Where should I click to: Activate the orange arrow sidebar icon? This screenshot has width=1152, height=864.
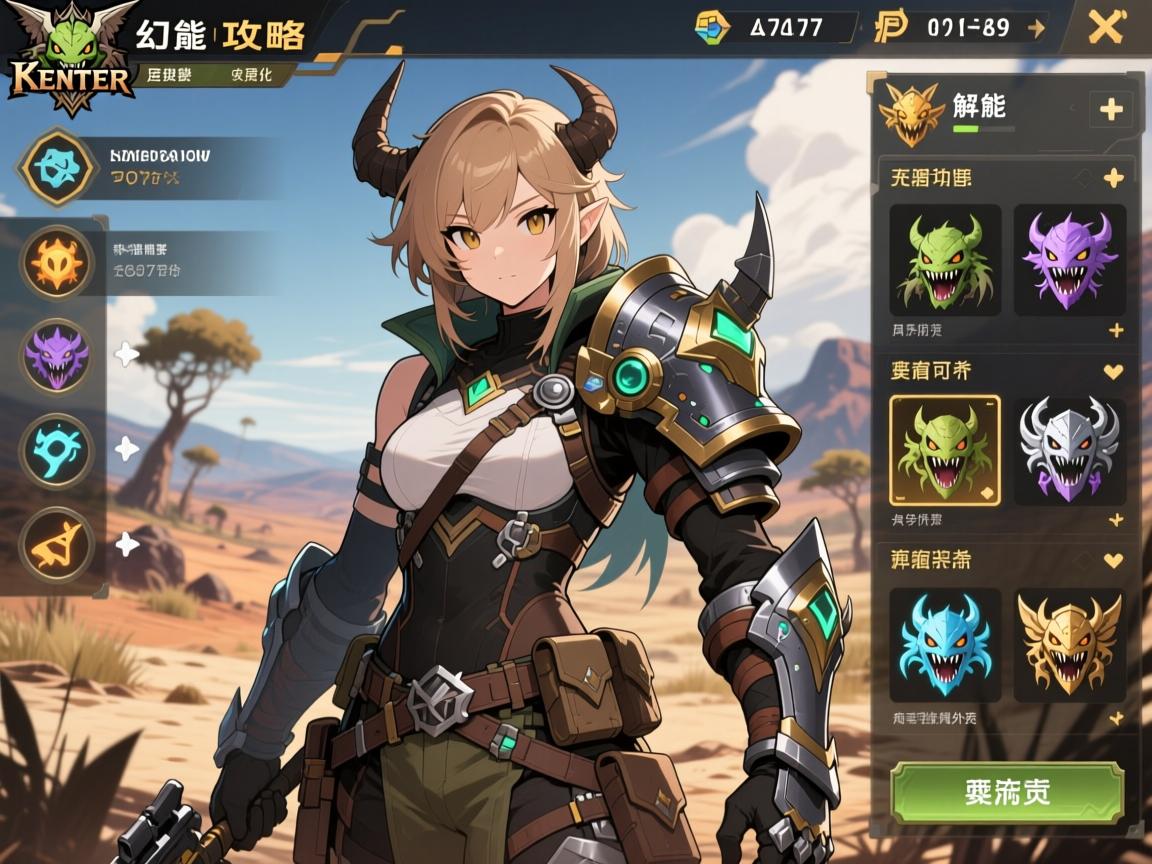57,544
